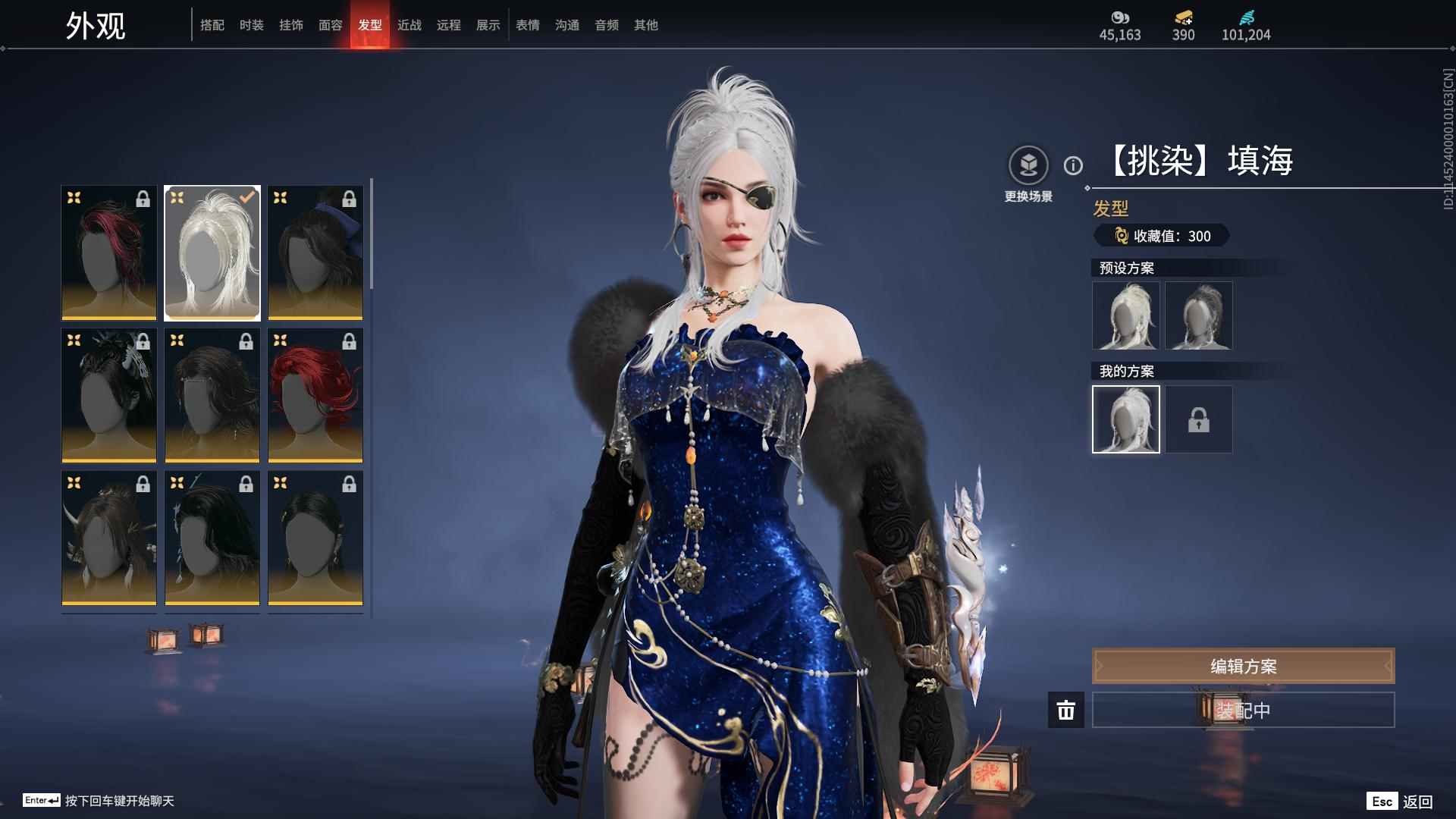Select the dark hairstyle with blue ribbon
The image size is (1456, 819).
(315, 253)
